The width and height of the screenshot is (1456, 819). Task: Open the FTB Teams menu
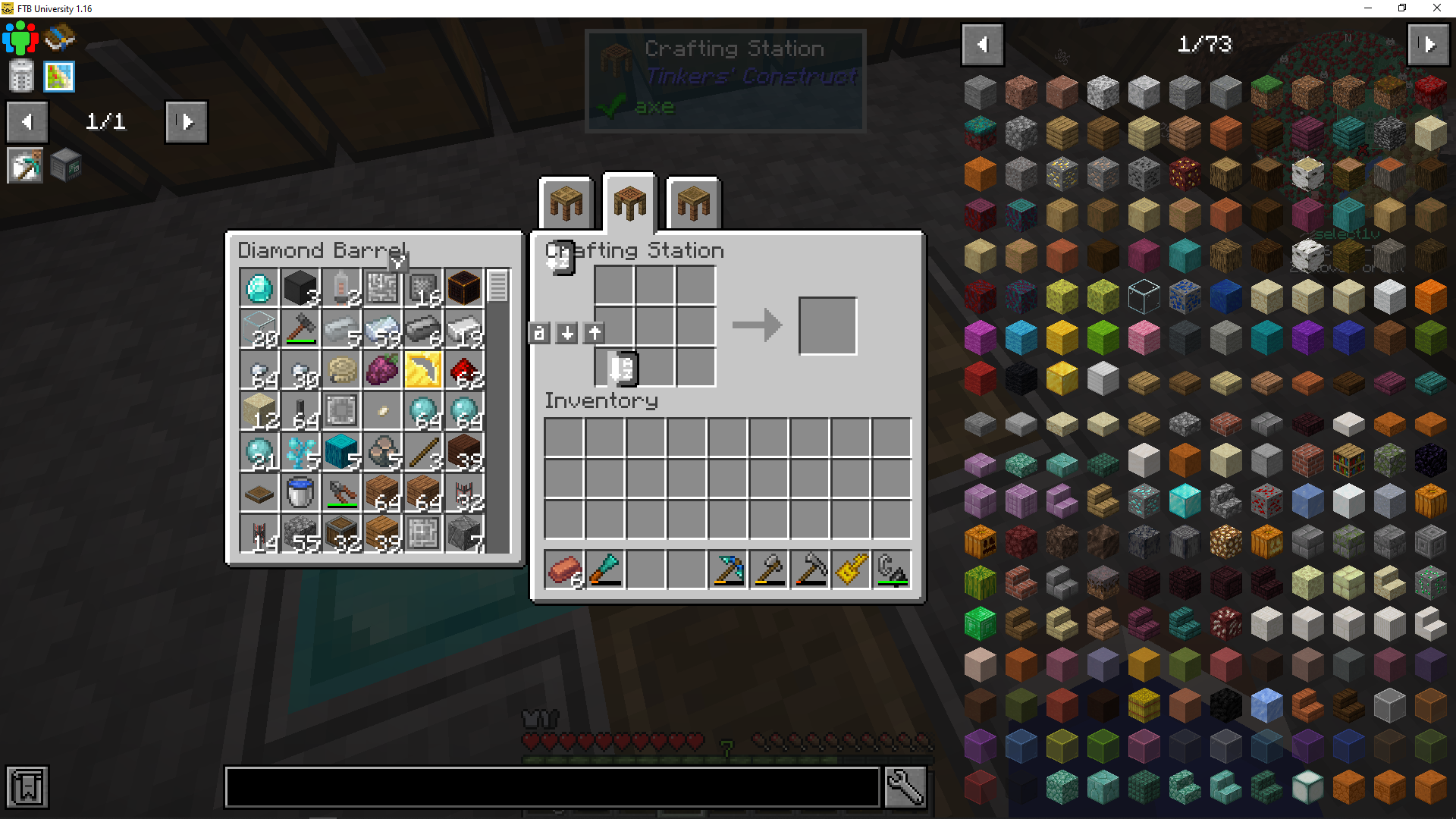point(20,37)
